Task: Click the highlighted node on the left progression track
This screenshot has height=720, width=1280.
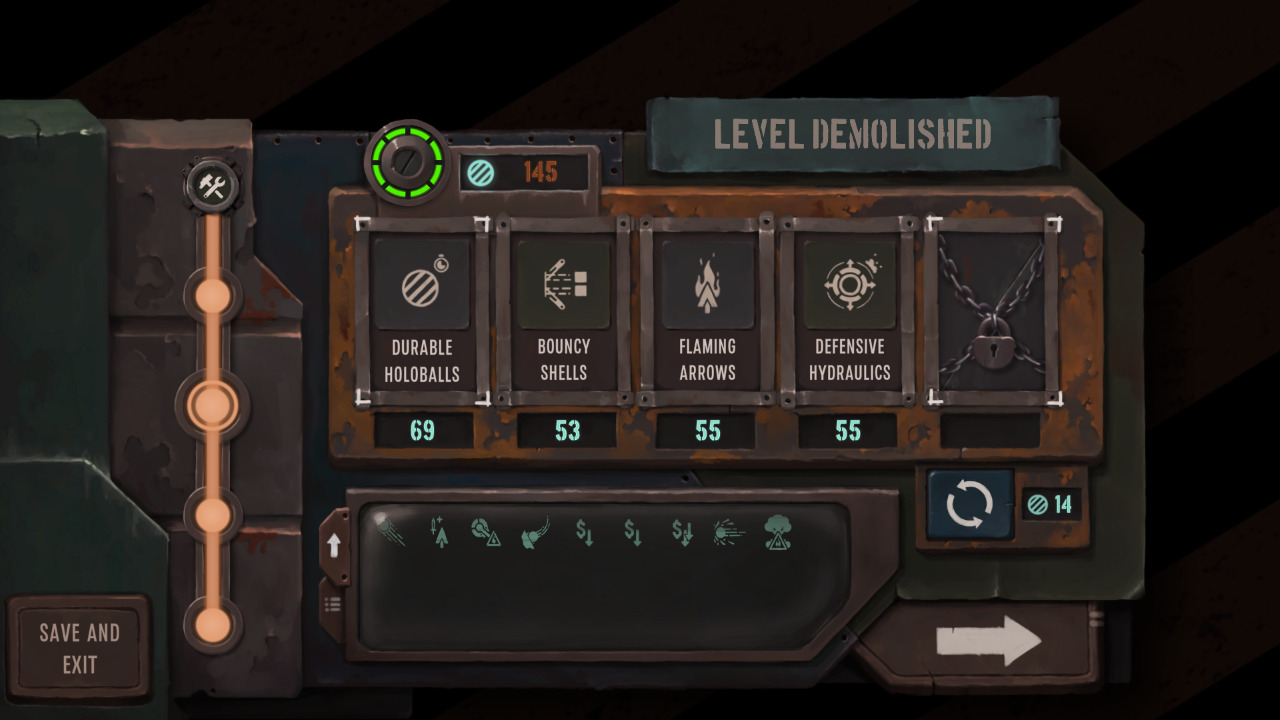Action: point(211,405)
